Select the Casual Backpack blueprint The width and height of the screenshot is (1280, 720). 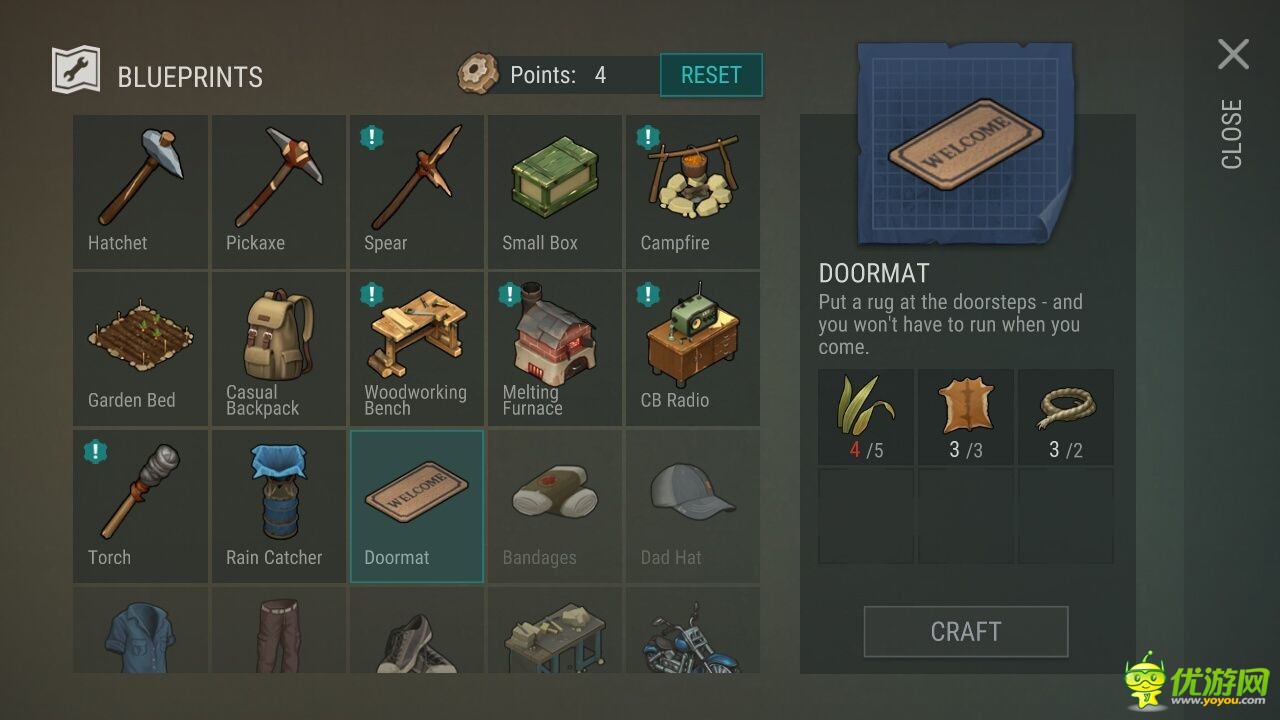[278, 348]
